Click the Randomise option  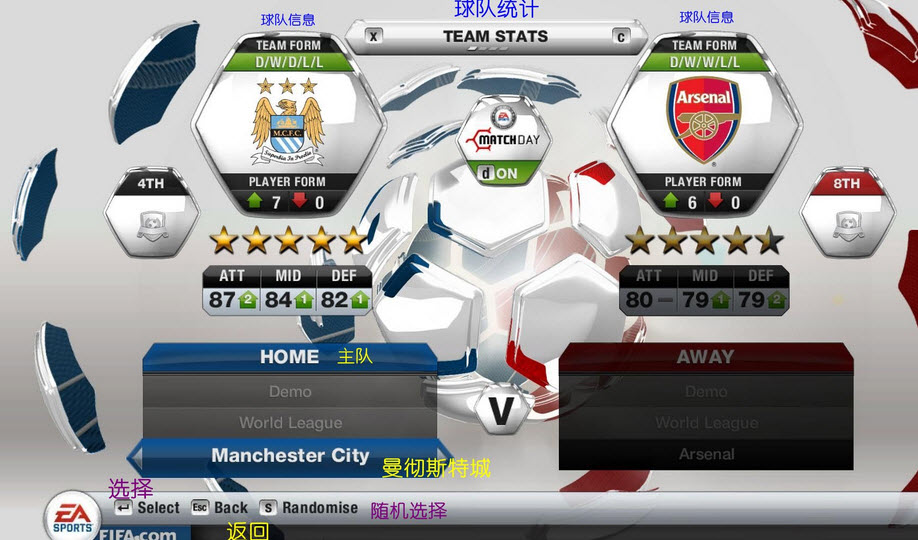(308, 508)
